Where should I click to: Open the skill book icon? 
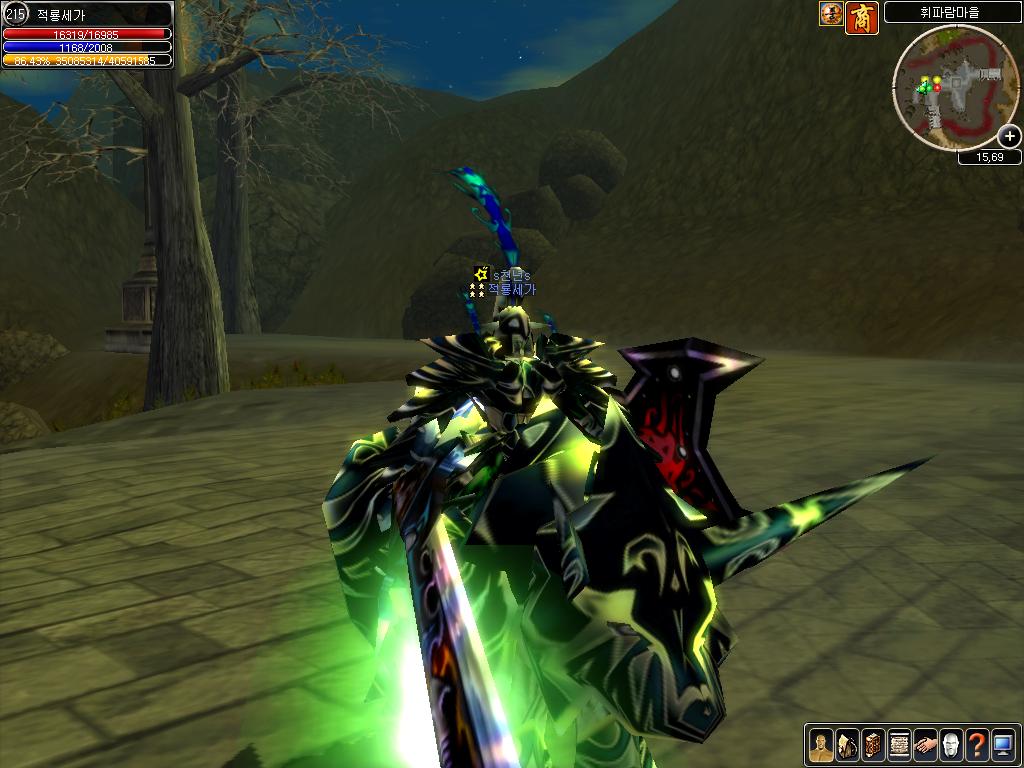pyautogui.click(x=872, y=745)
